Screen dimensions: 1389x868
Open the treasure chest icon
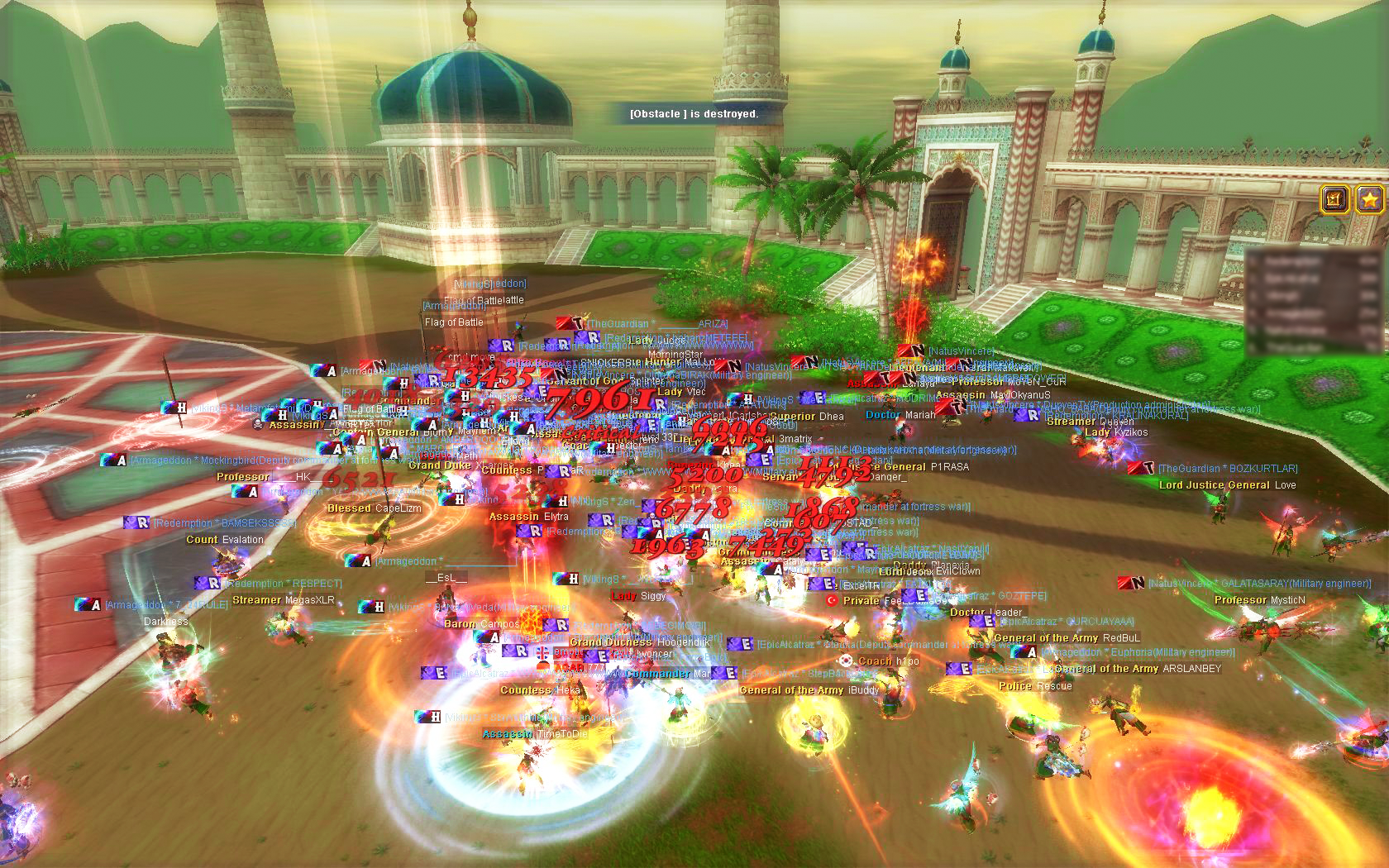click(x=1335, y=199)
